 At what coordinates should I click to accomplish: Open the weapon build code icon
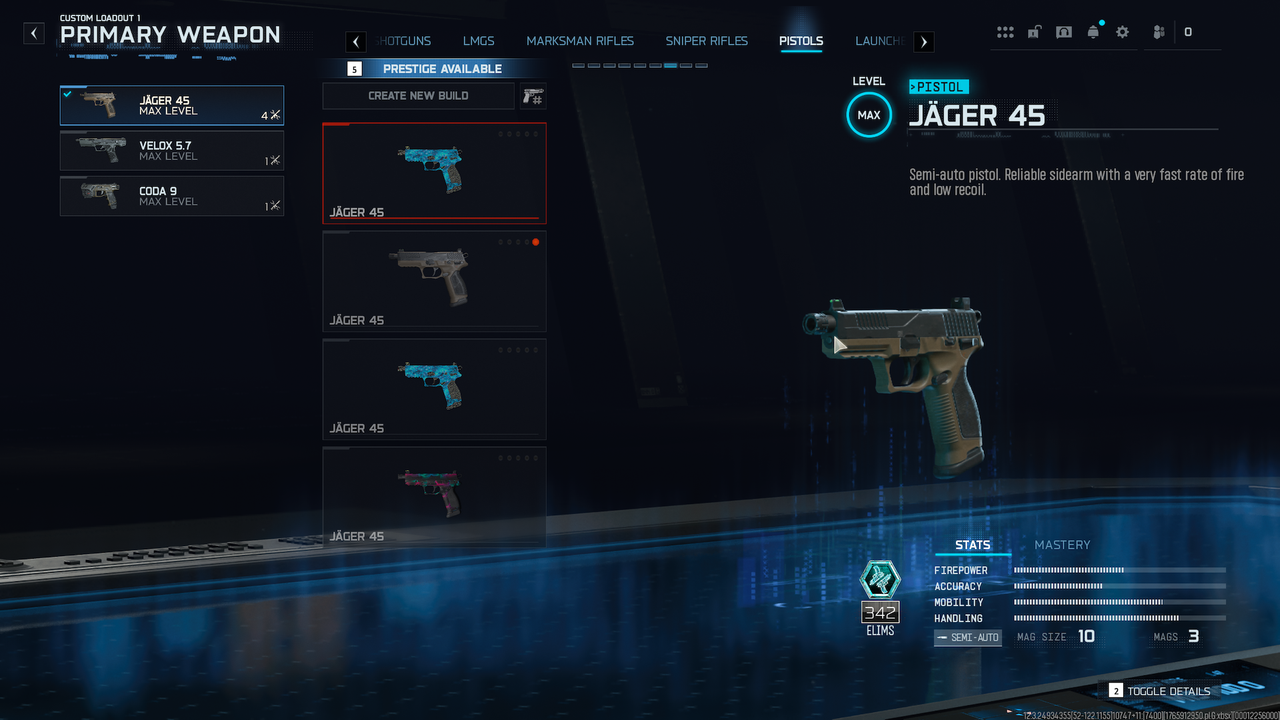pos(533,96)
